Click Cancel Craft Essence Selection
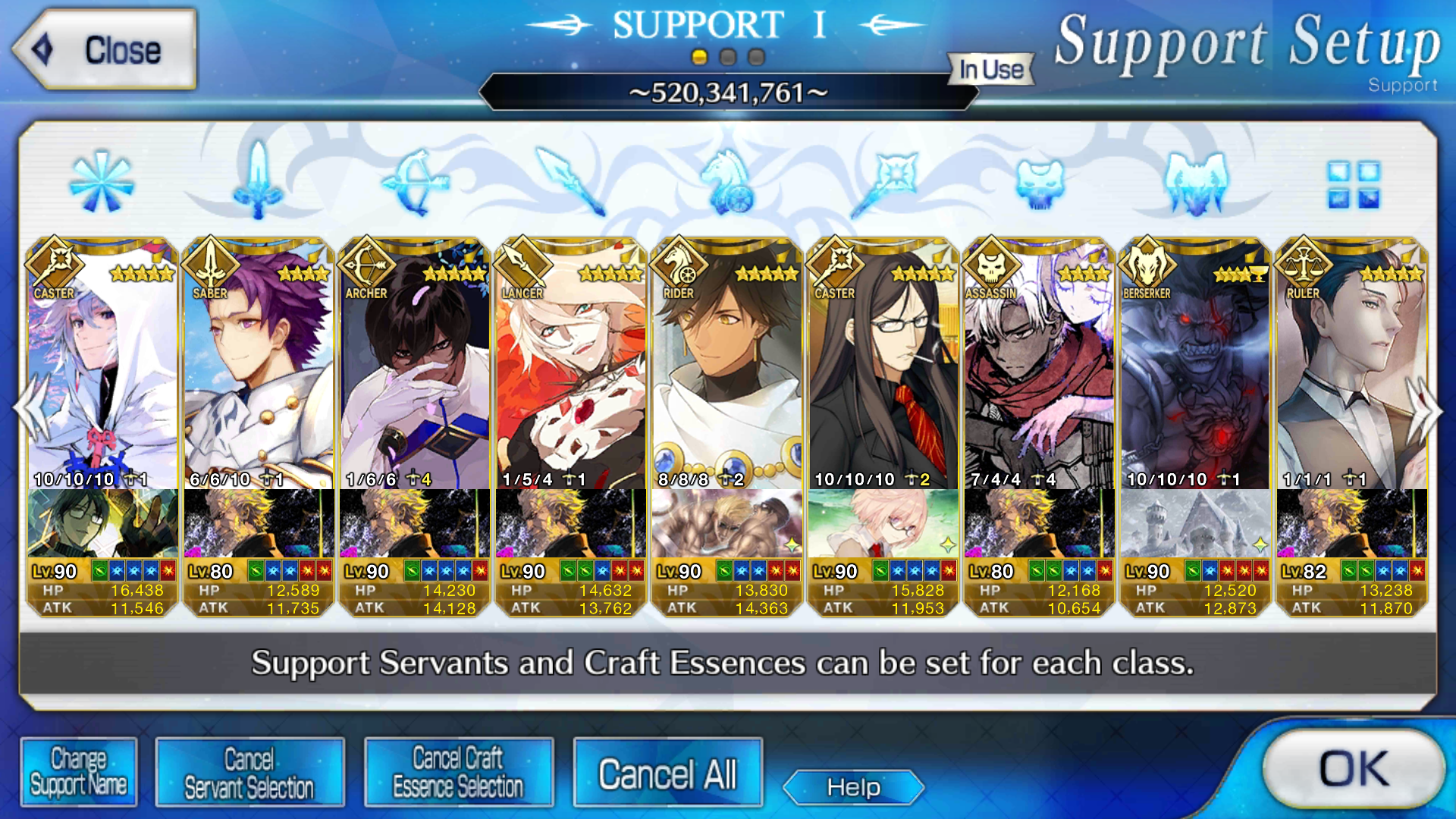This screenshot has width=1456, height=819. click(458, 773)
